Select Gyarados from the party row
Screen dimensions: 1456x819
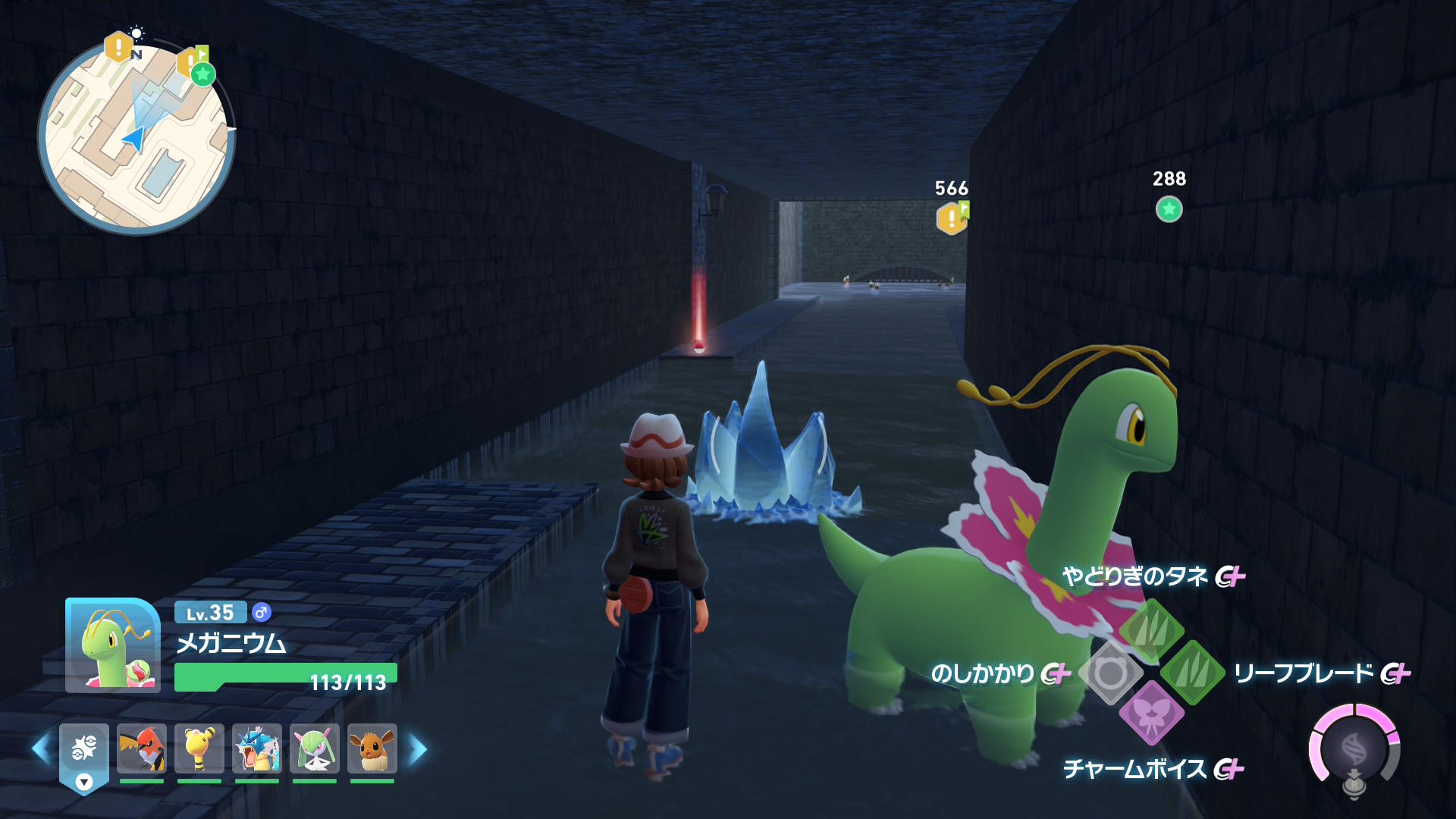click(x=257, y=748)
